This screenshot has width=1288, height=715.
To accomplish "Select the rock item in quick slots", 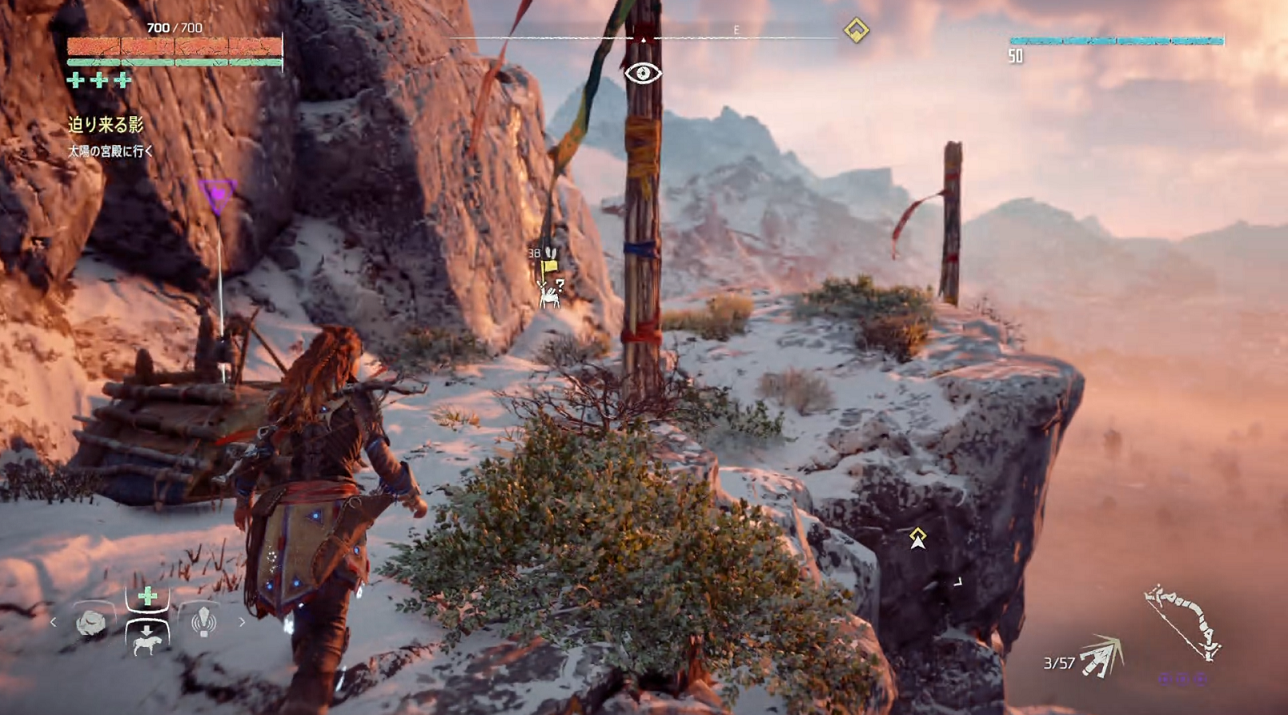I will coord(92,622).
